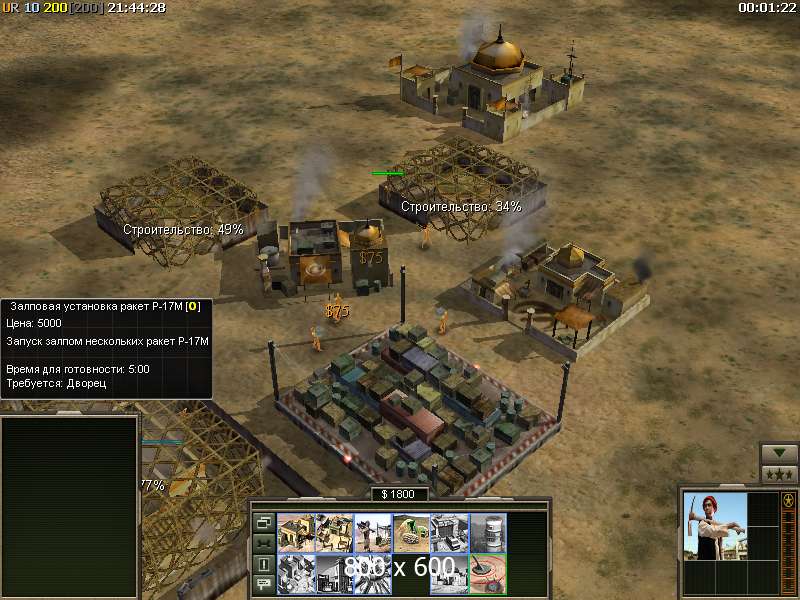800x600 pixels.
Task: Select the sand-colored barracks build icon
Action: 296,533
